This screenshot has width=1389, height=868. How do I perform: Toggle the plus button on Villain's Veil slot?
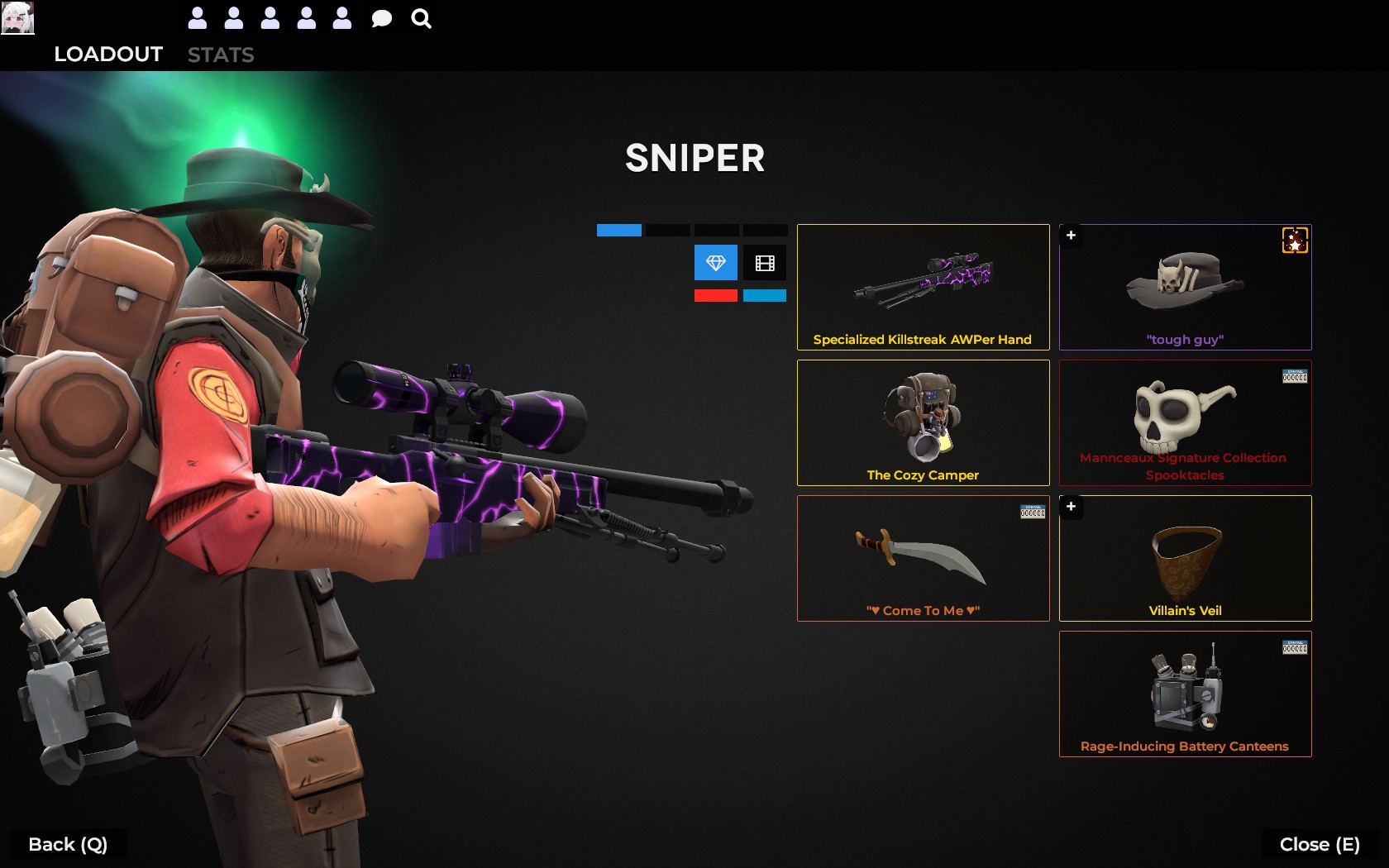(1071, 508)
